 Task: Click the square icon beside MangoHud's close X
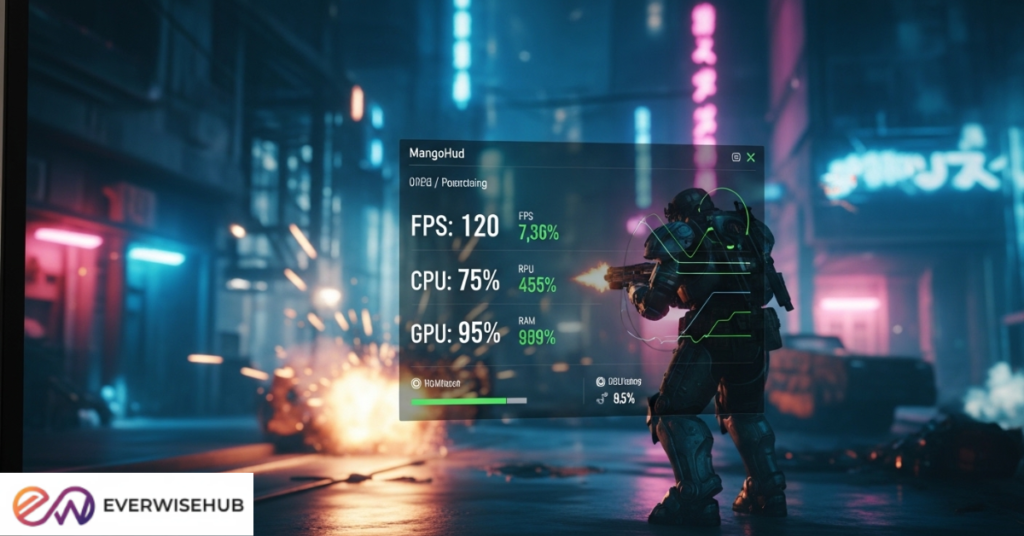pyautogui.click(x=736, y=157)
